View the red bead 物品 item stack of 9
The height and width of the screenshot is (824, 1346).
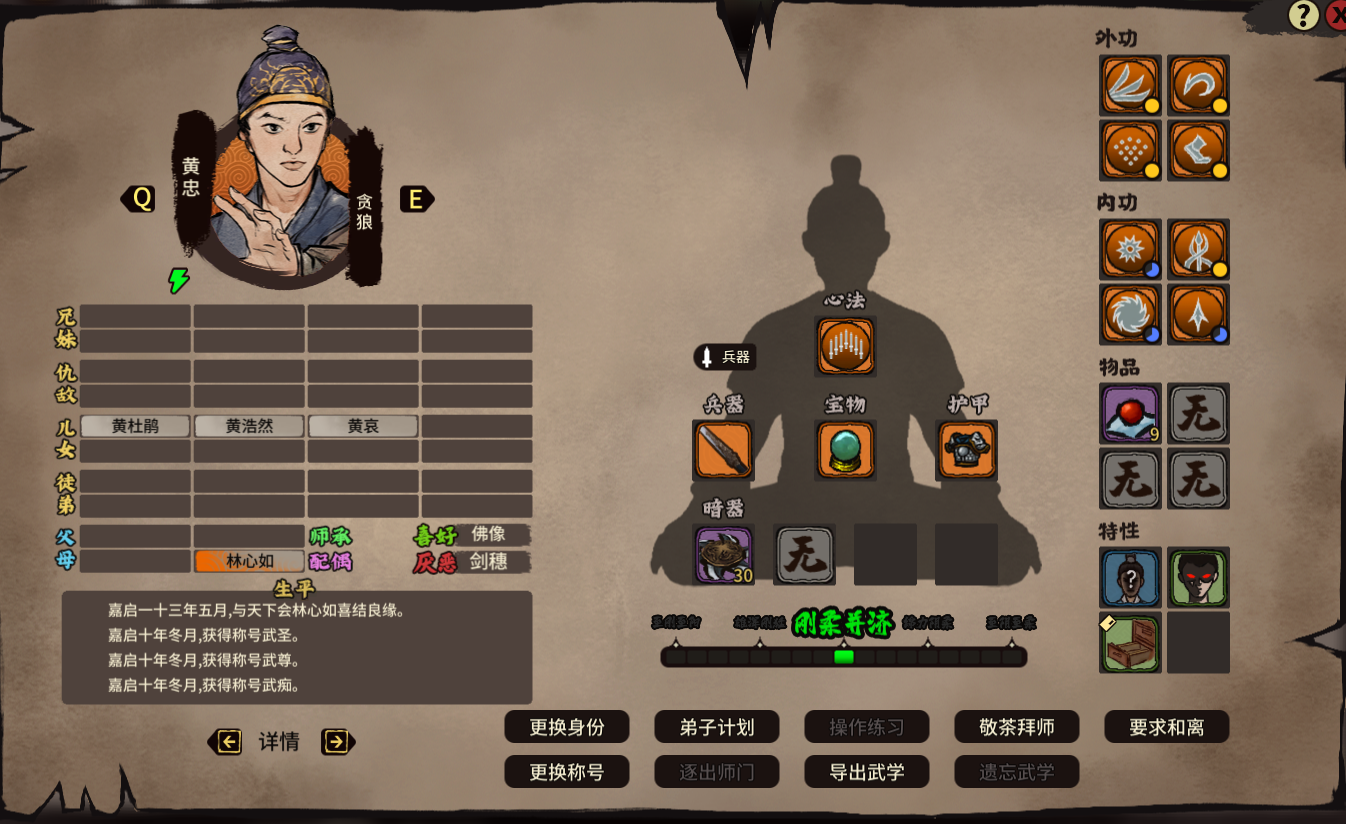(1129, 414)
